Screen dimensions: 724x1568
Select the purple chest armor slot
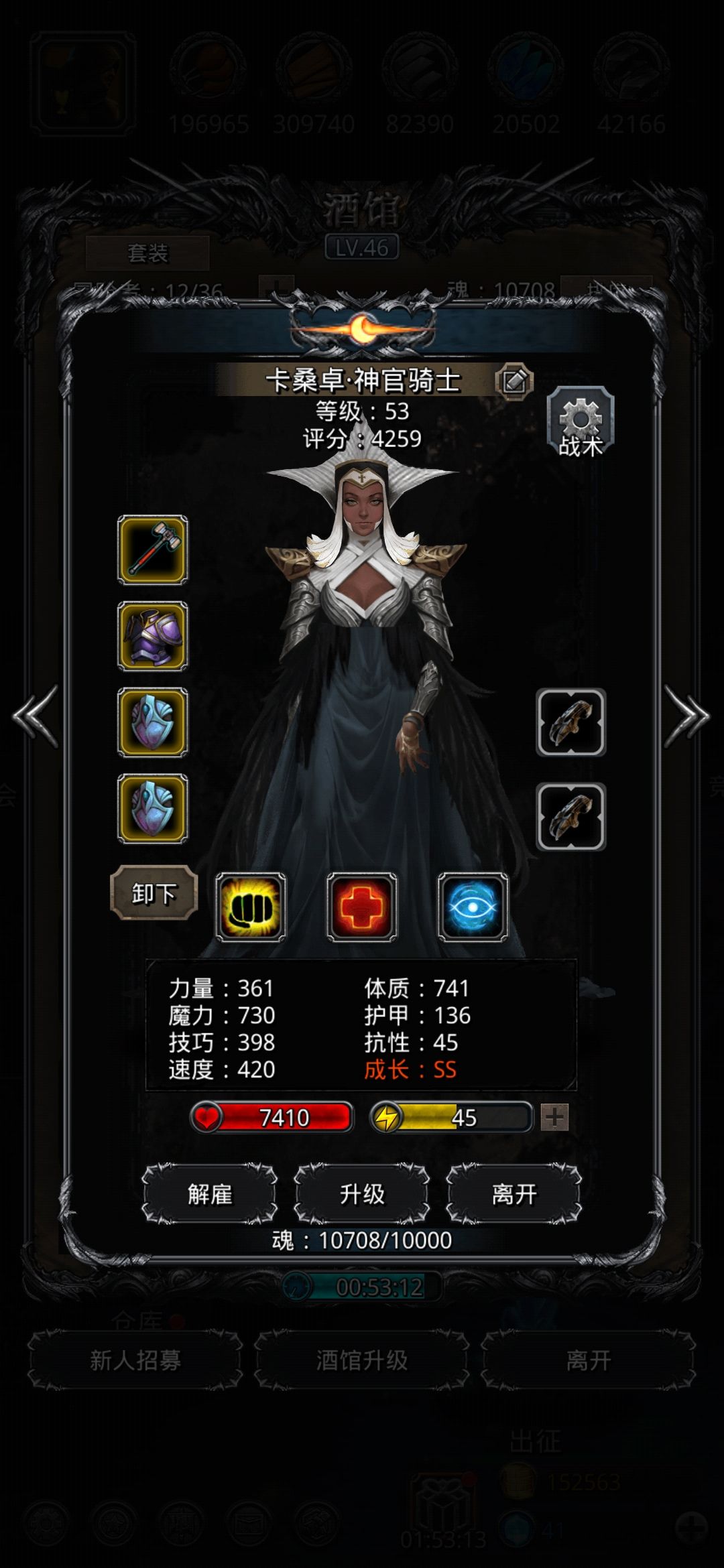[153, 636]
